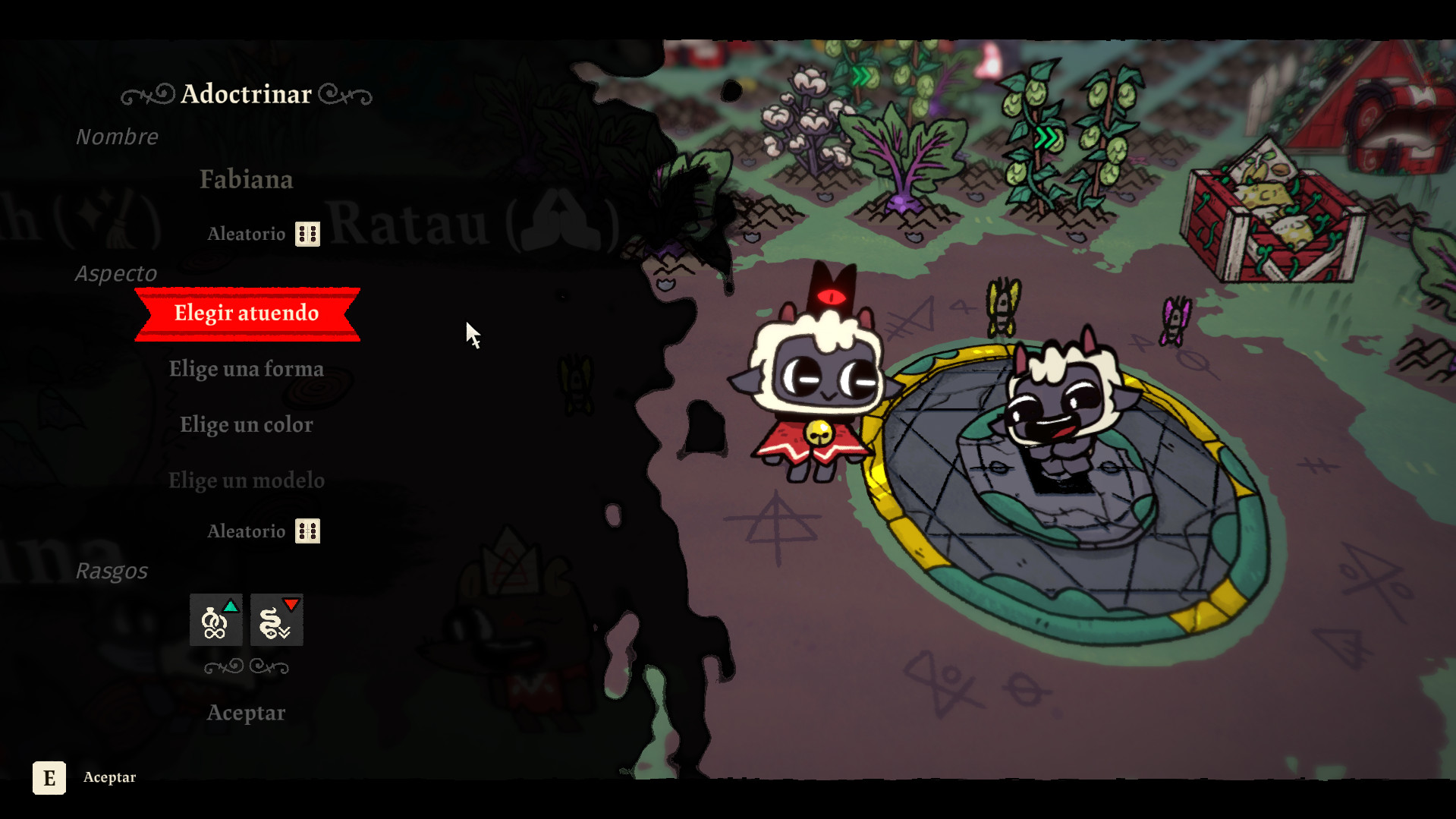The image size is (1456, 819).
Task: Click Aleatorio under the Nombre section
Action: 246,233
